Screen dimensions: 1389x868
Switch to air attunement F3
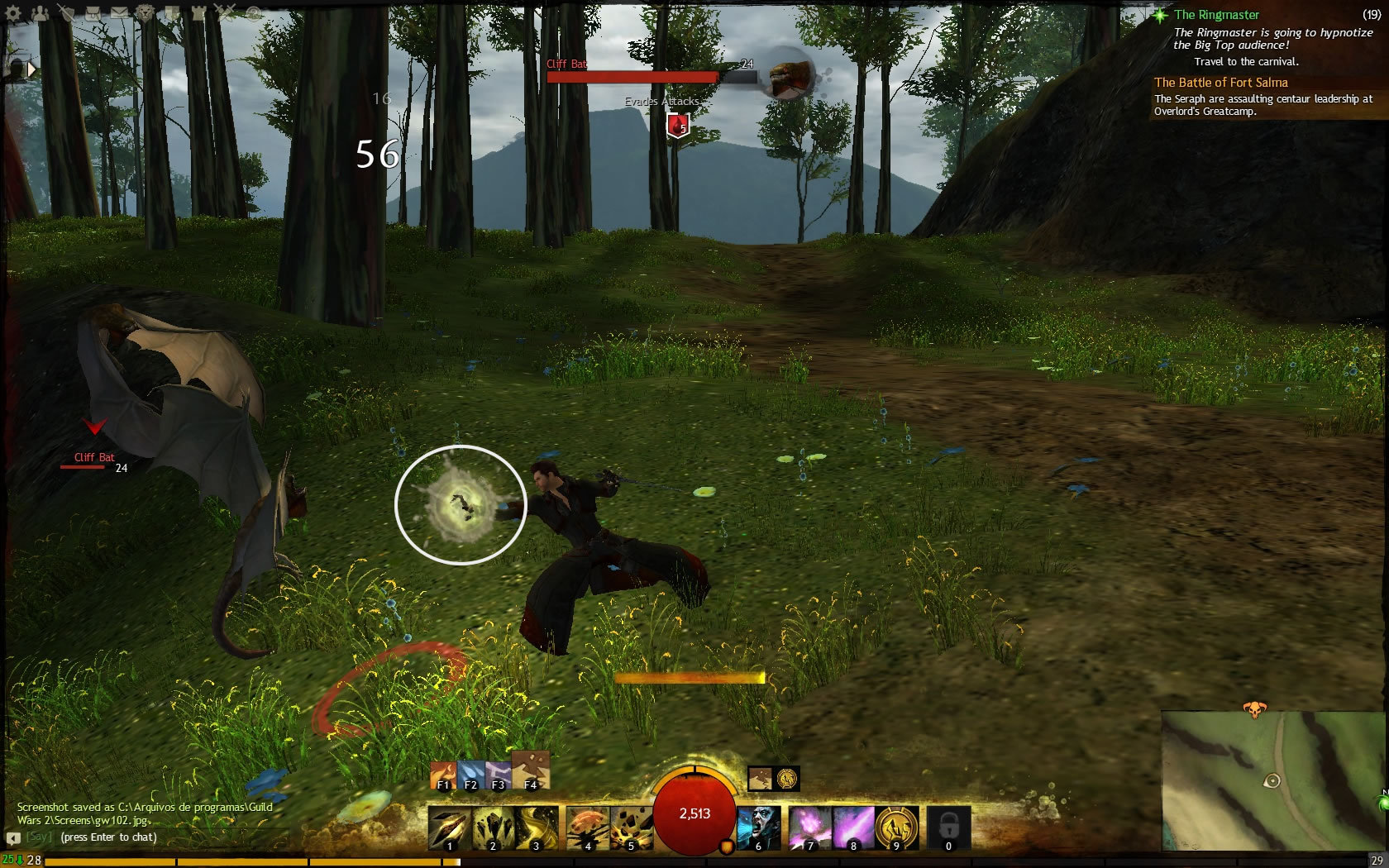tap(498, 776)
